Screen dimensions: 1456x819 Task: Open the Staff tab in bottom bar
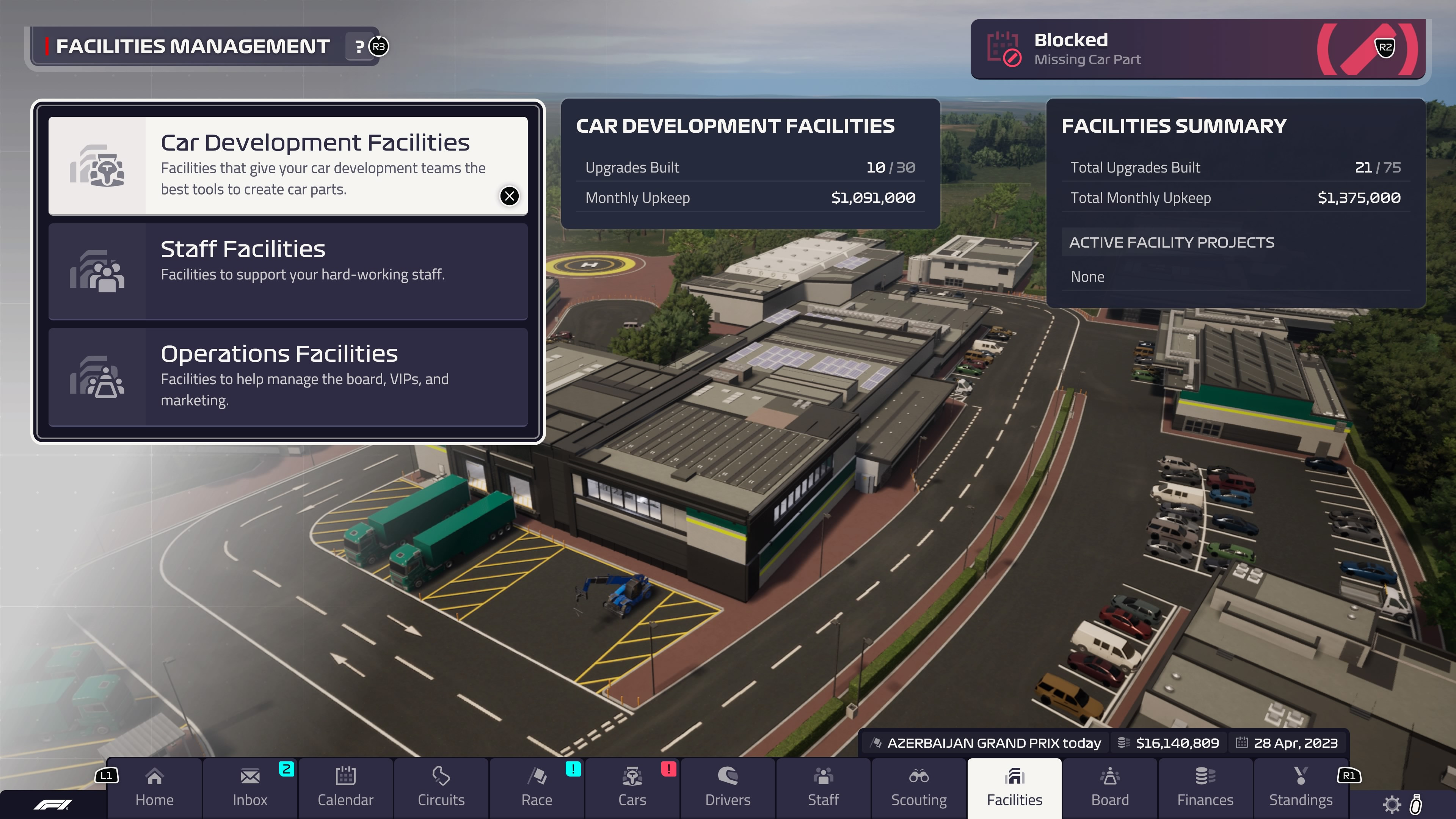click(823, 788)
